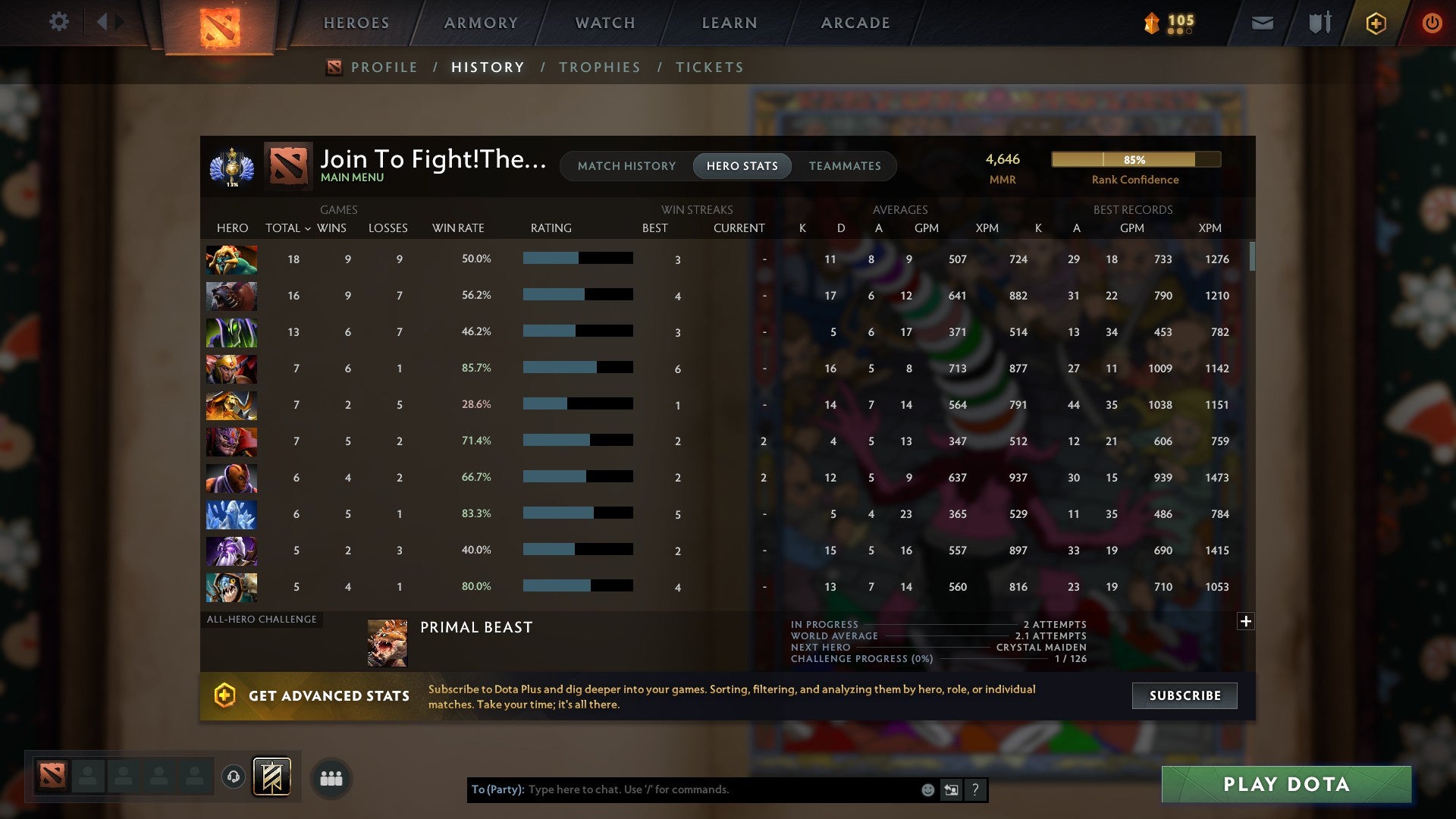Open the friends list icon
1456x819 pixels.
(x=331, y=778)
